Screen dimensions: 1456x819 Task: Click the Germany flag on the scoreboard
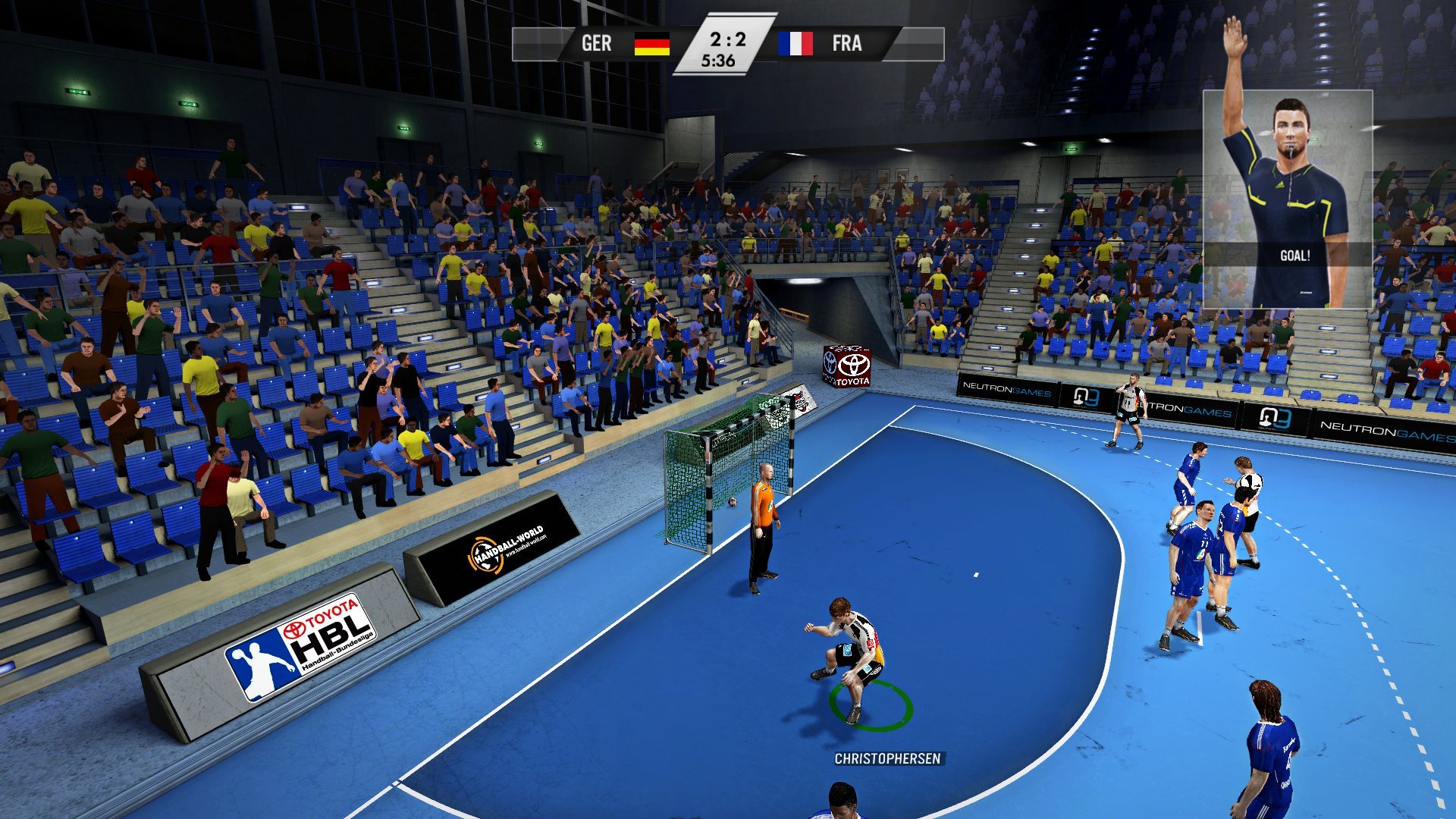[x=651, y=44]
